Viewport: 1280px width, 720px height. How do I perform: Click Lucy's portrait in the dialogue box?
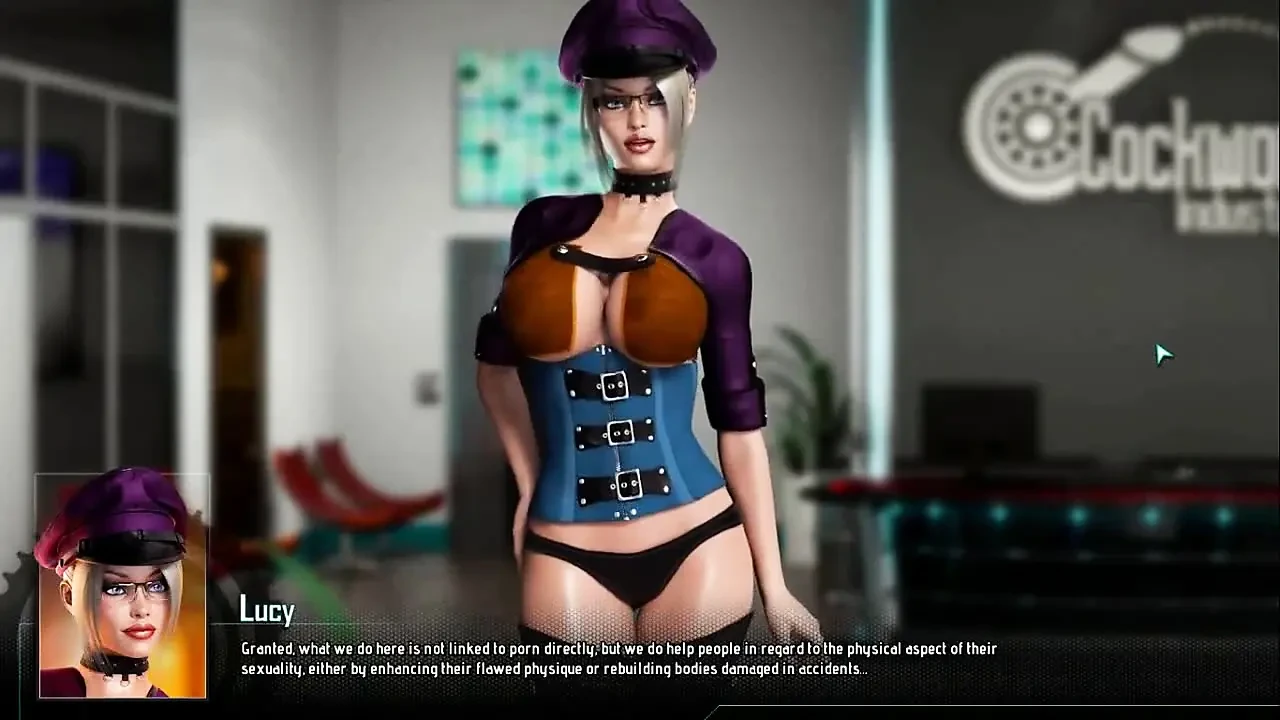pyautogui.click(x=122, y=590)
